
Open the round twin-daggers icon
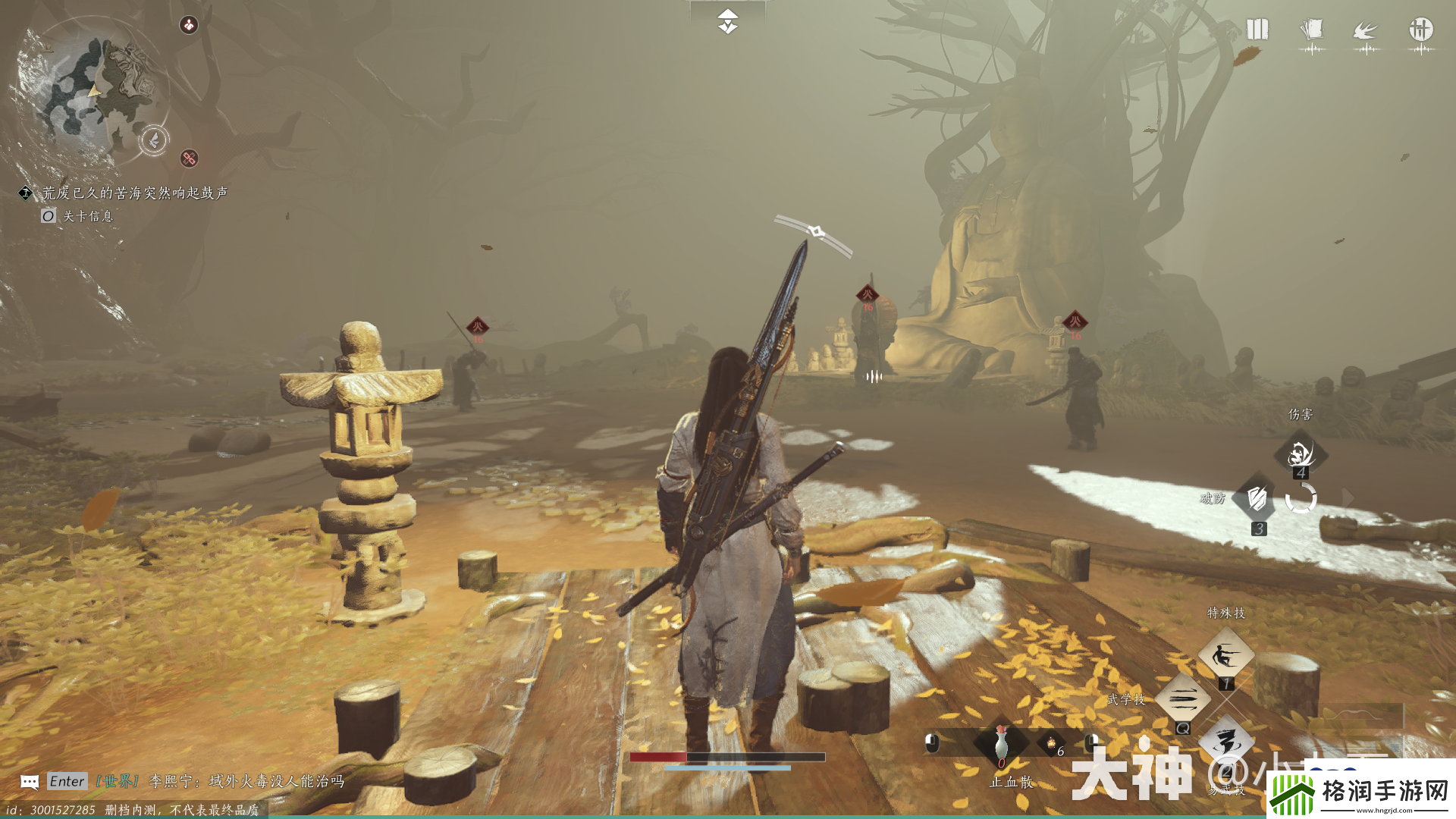(x=1421, y=30)
